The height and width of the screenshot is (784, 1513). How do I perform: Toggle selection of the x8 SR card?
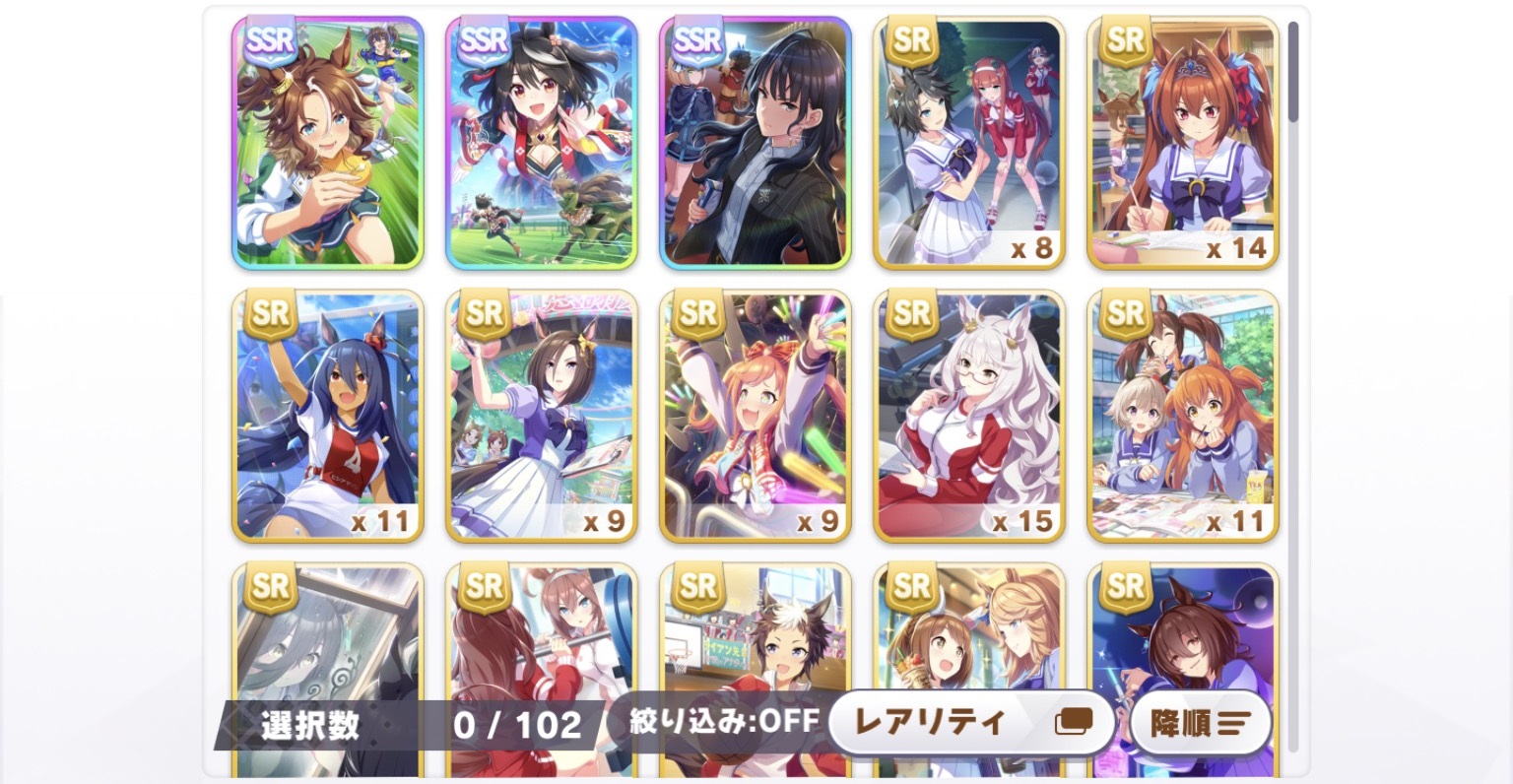tap(969, 143)
